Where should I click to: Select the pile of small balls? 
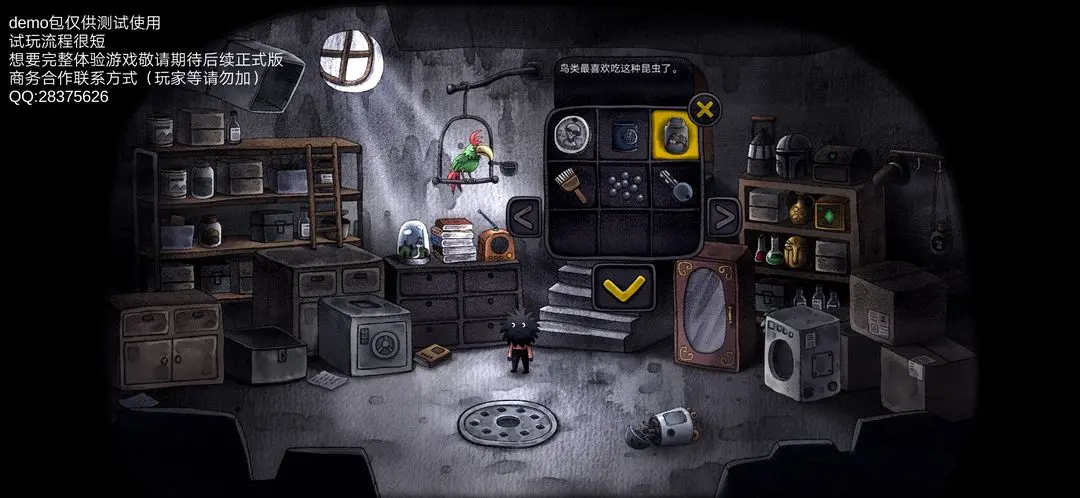coord(624,184)
